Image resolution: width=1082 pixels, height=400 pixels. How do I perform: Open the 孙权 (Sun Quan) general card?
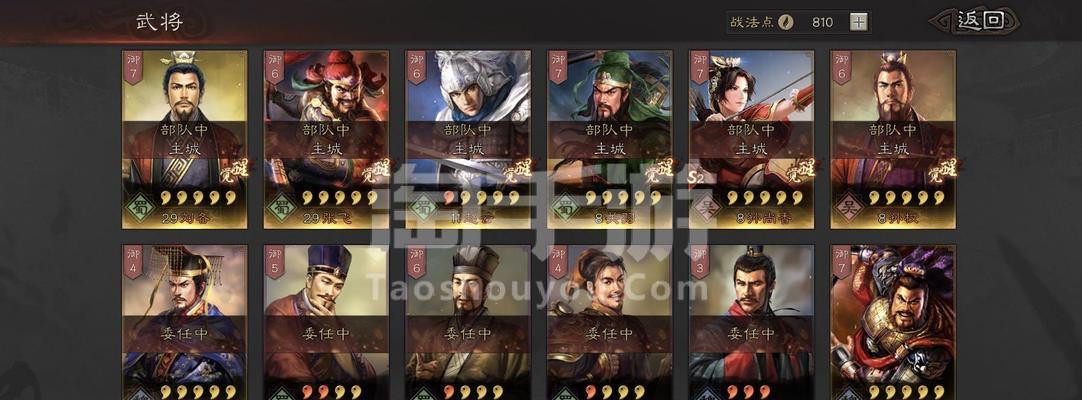[893, 140]
